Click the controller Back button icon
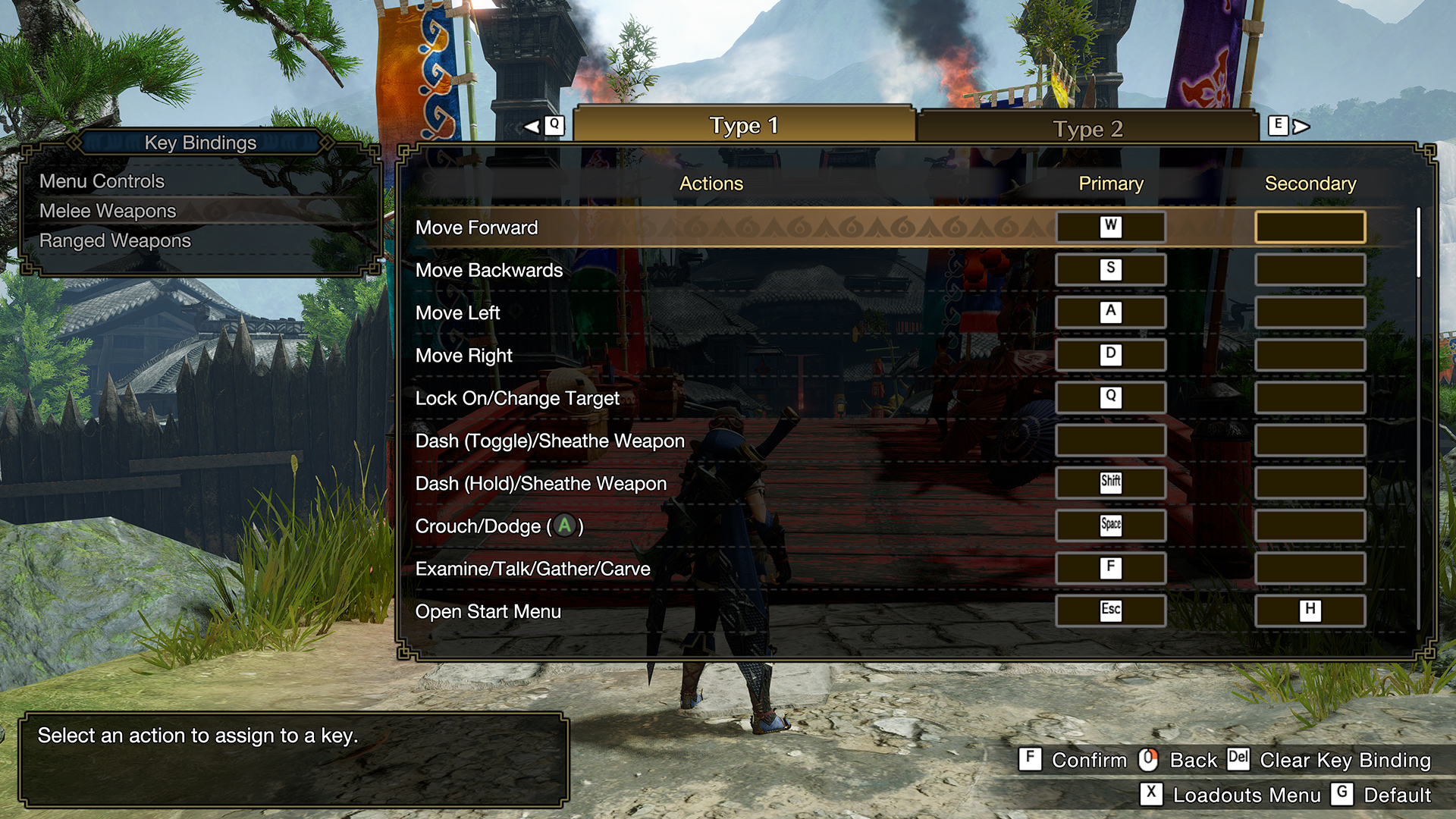 [x=1148, y=760]
